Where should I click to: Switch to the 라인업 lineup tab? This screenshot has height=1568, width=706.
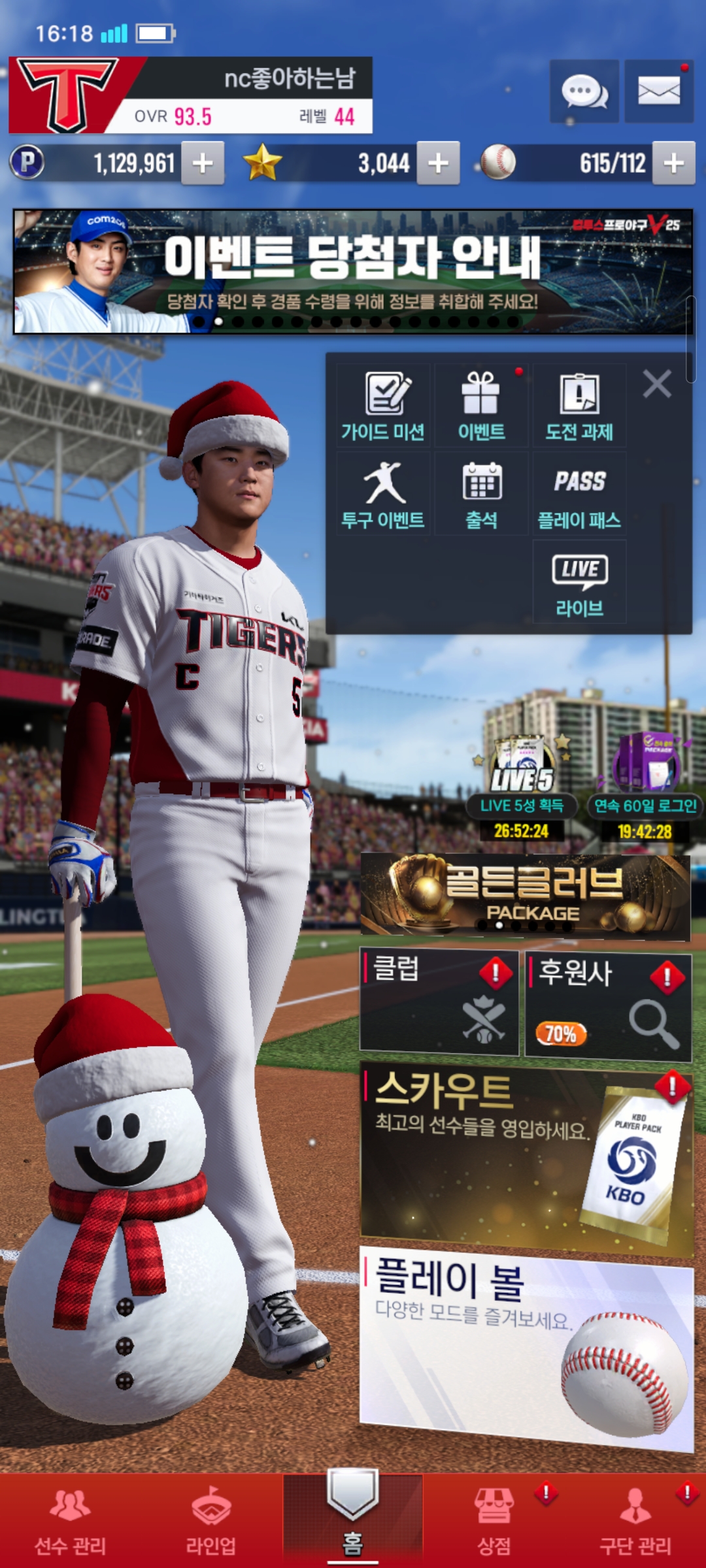click(x=211, y=1520)
